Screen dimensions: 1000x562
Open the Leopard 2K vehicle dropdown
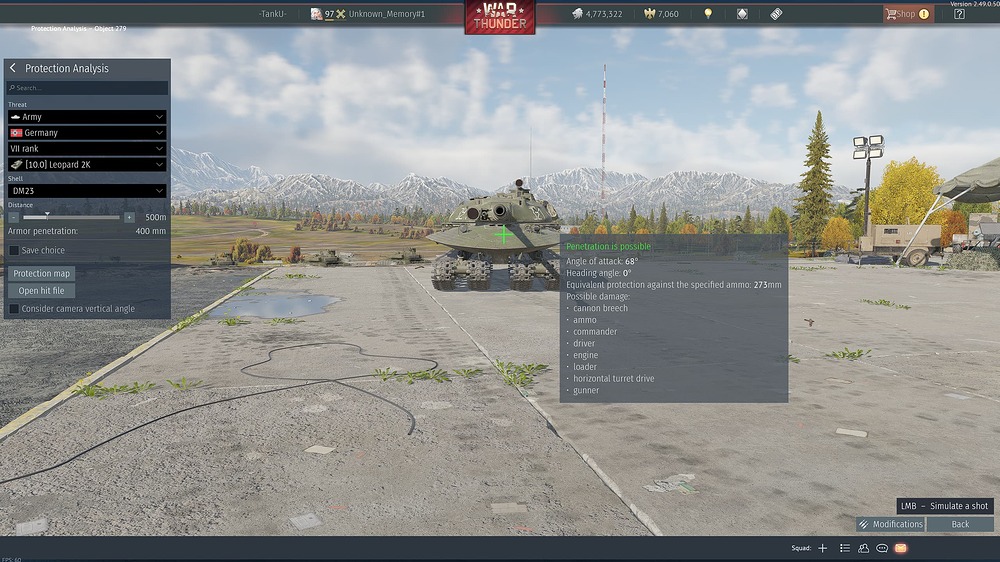[87, 164]
